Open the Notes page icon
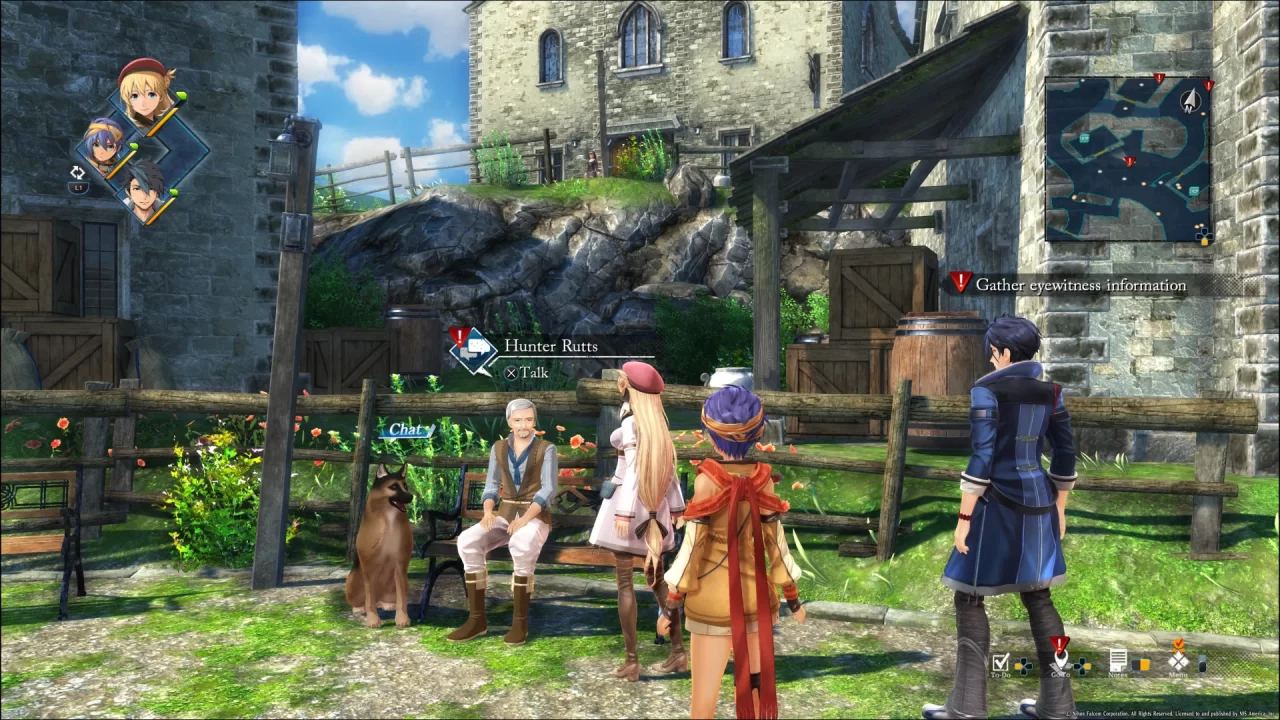Viewport: 1280px width, 720px height. click(x=1118, y=661)
